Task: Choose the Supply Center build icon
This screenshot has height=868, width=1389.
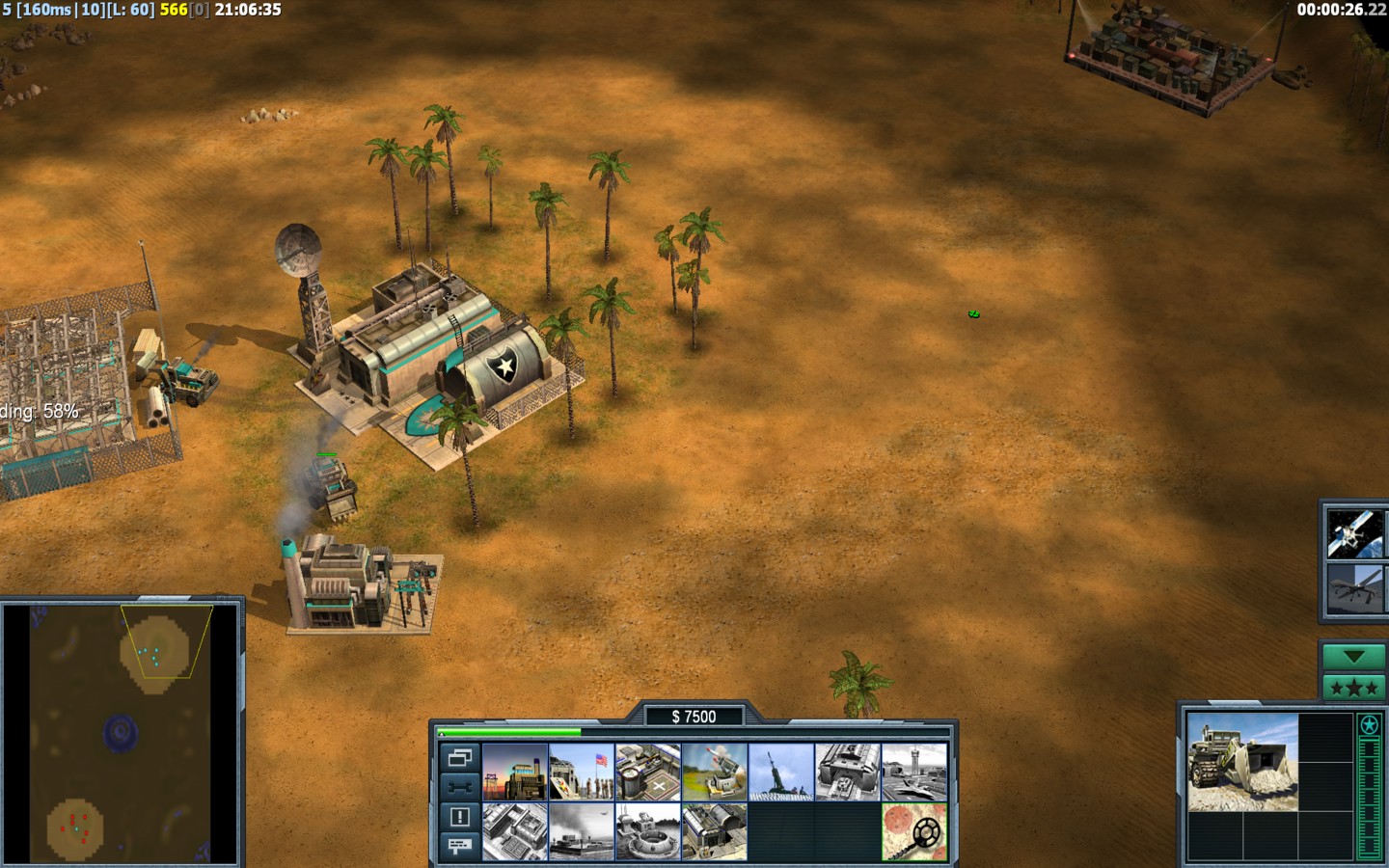Action: (648, 772)
